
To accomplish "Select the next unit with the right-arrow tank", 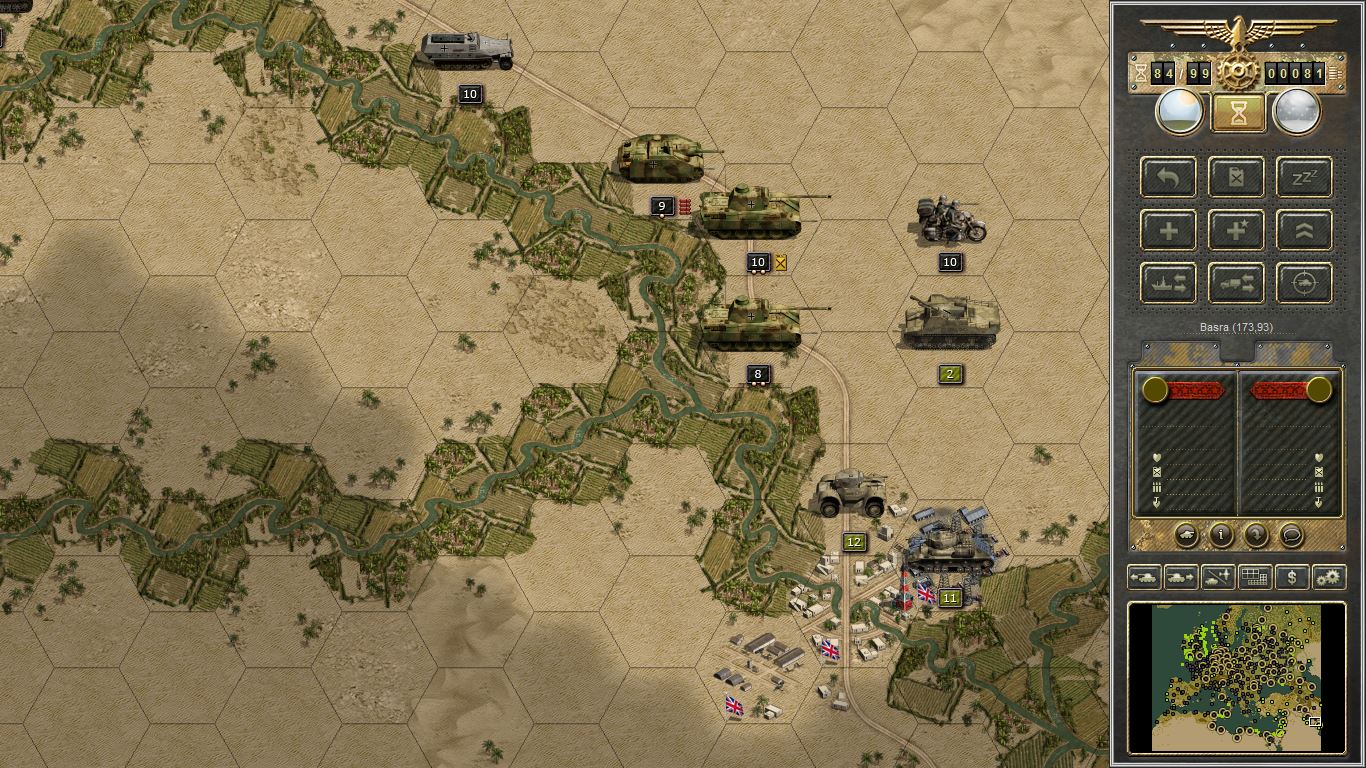I will (x=1181, y=577).
